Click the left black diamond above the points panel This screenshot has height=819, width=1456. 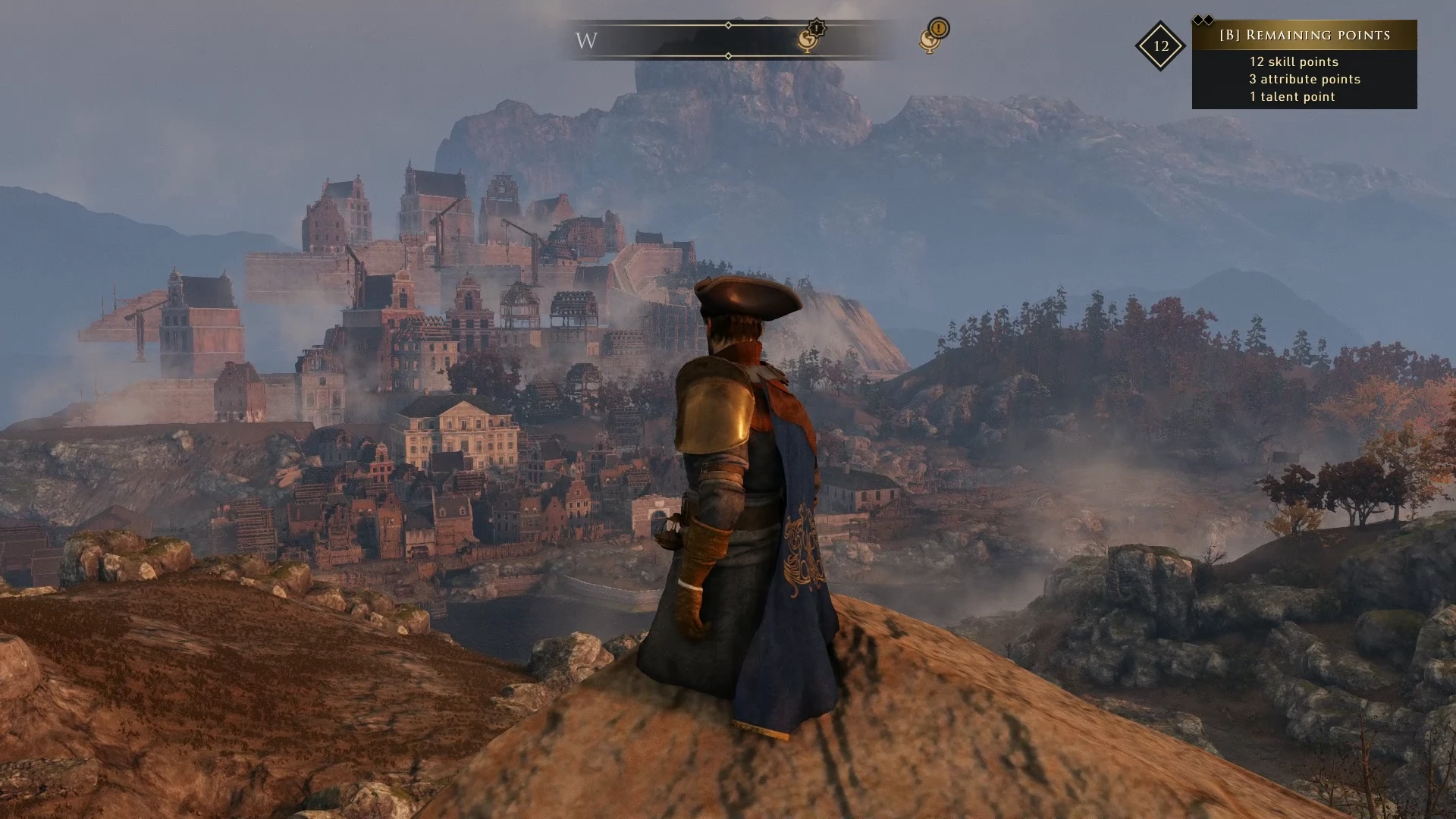(x=1199, y=19)
